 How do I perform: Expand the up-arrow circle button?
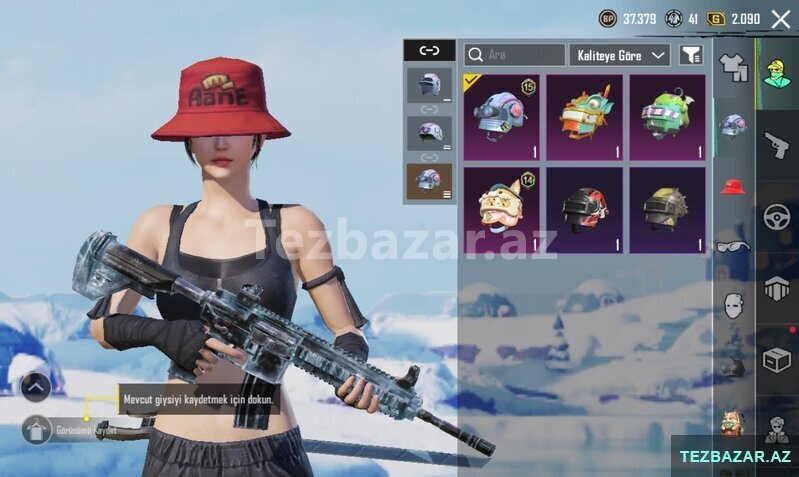tap(35, 386)
